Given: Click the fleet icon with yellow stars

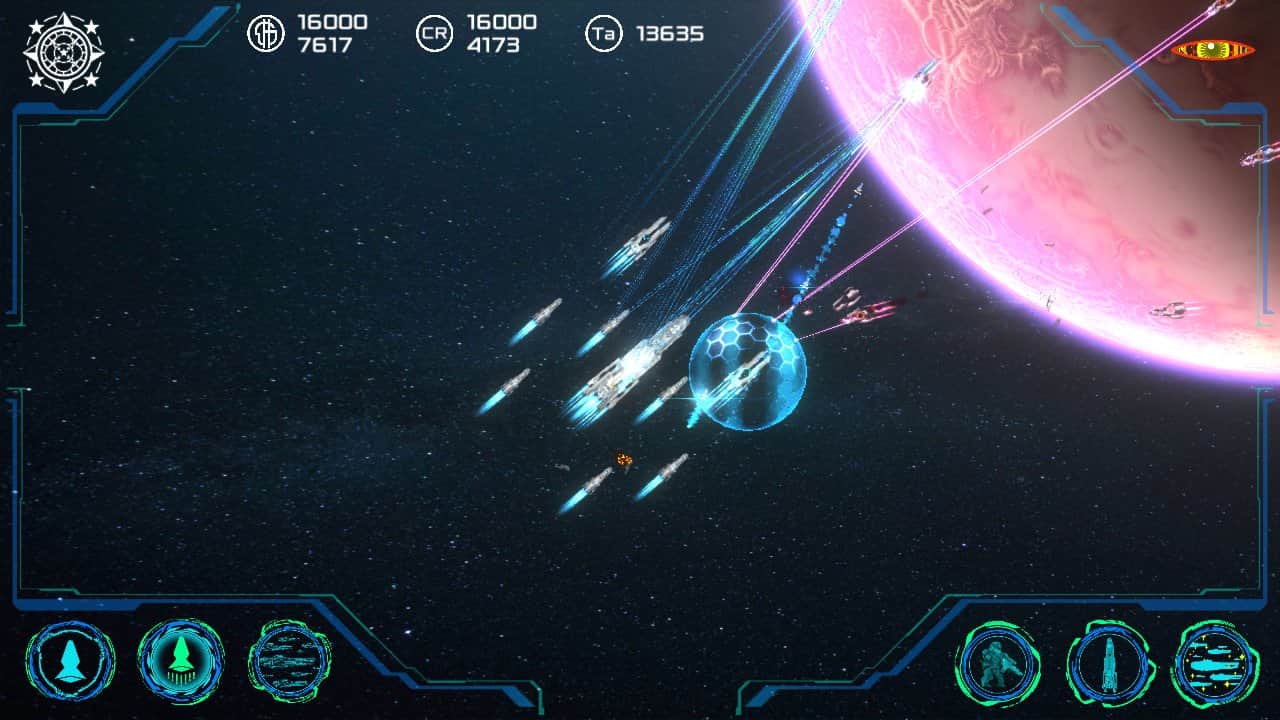Looking at the screenshot, I should tap(1216, 664).
